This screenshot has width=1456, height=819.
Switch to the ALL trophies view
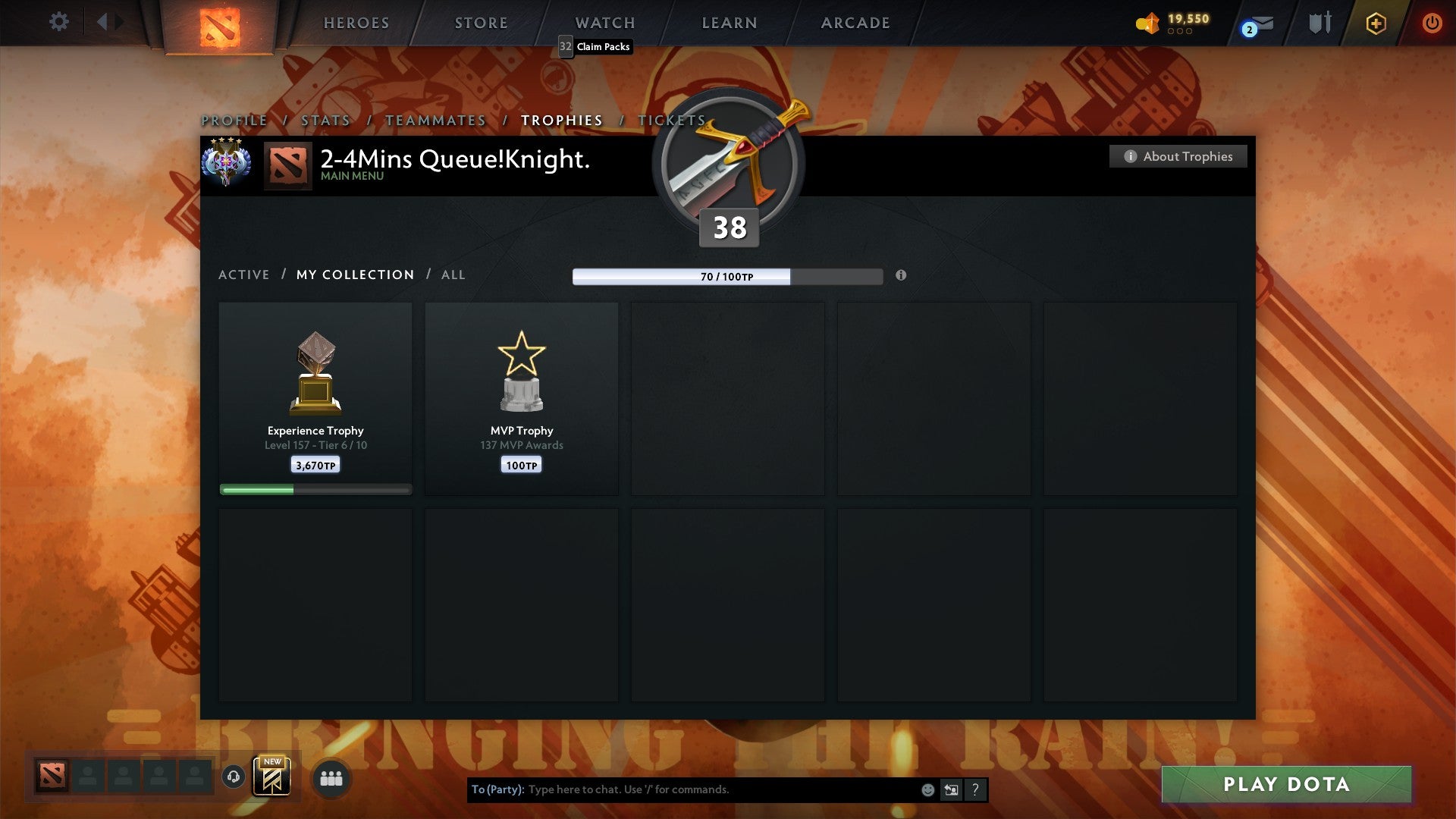[453, 275]
